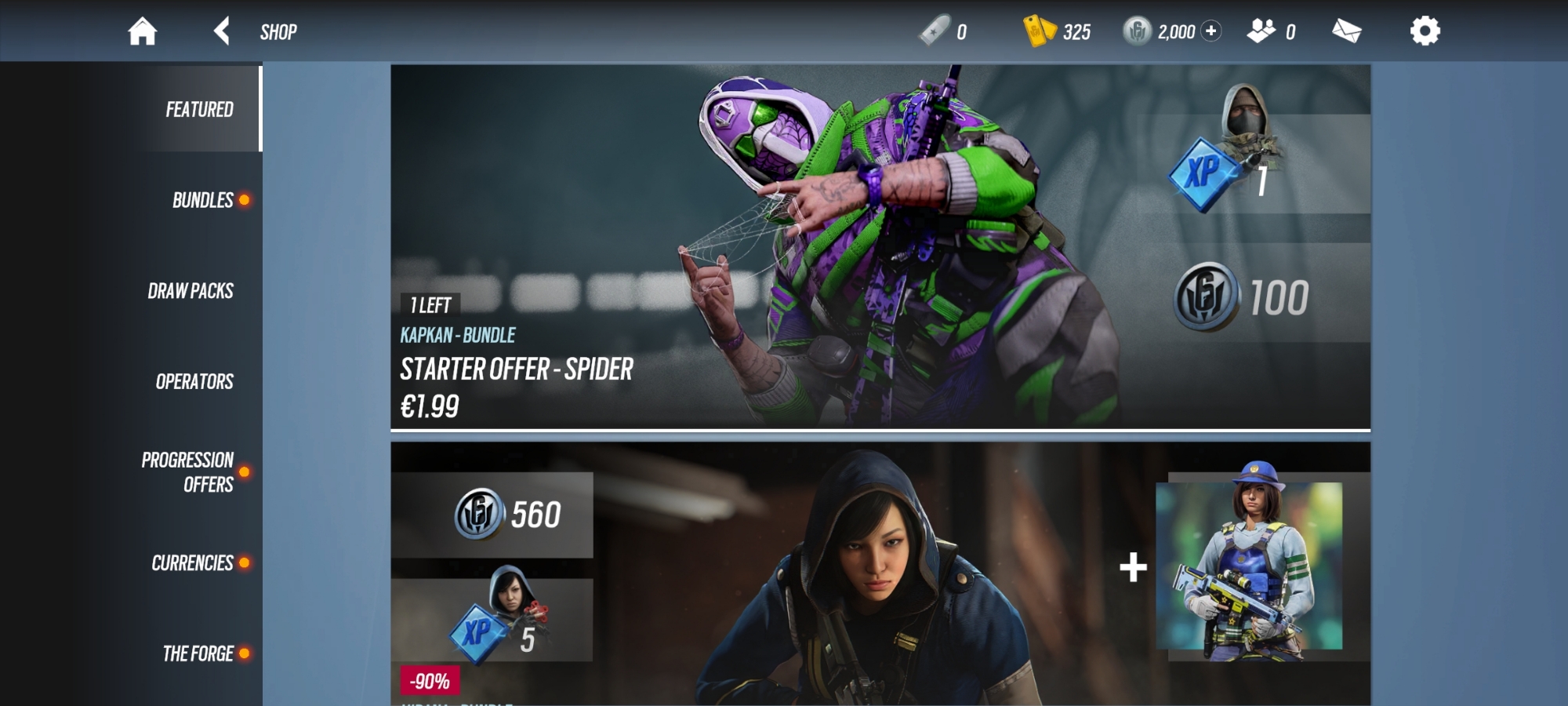Open the Bundles category

[x=202, y=200]
